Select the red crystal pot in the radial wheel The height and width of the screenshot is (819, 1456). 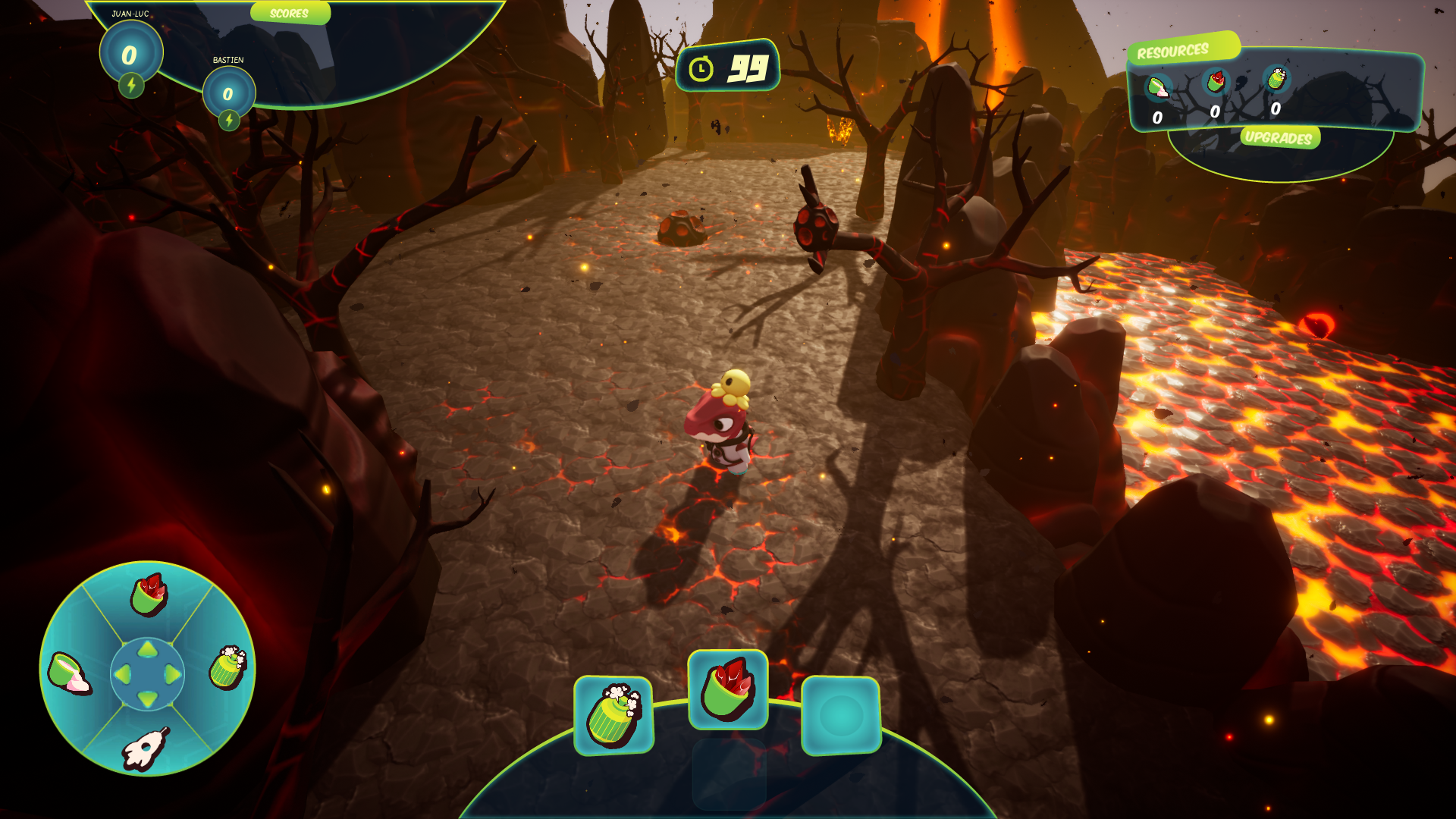point(149,595)
